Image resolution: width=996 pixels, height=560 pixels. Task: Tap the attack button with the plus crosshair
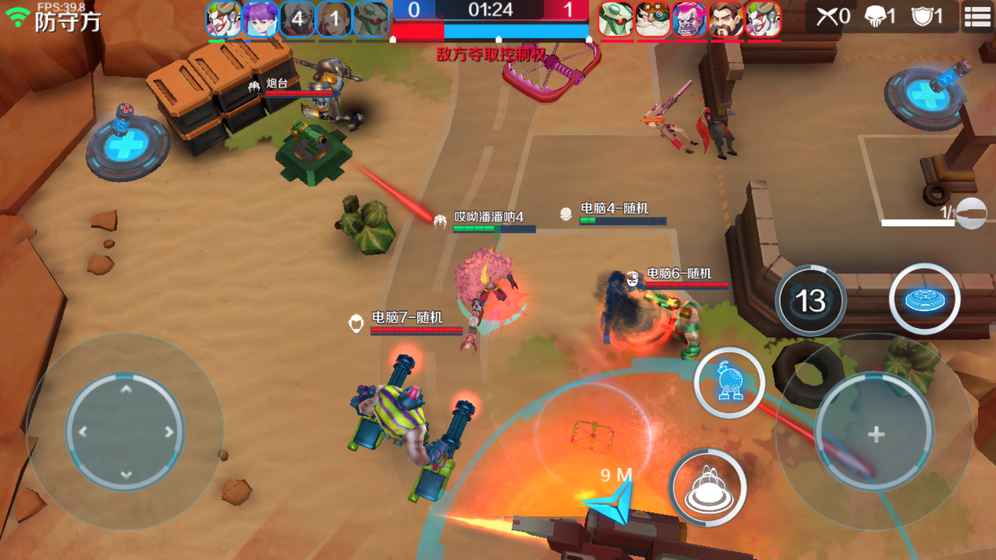875,434
